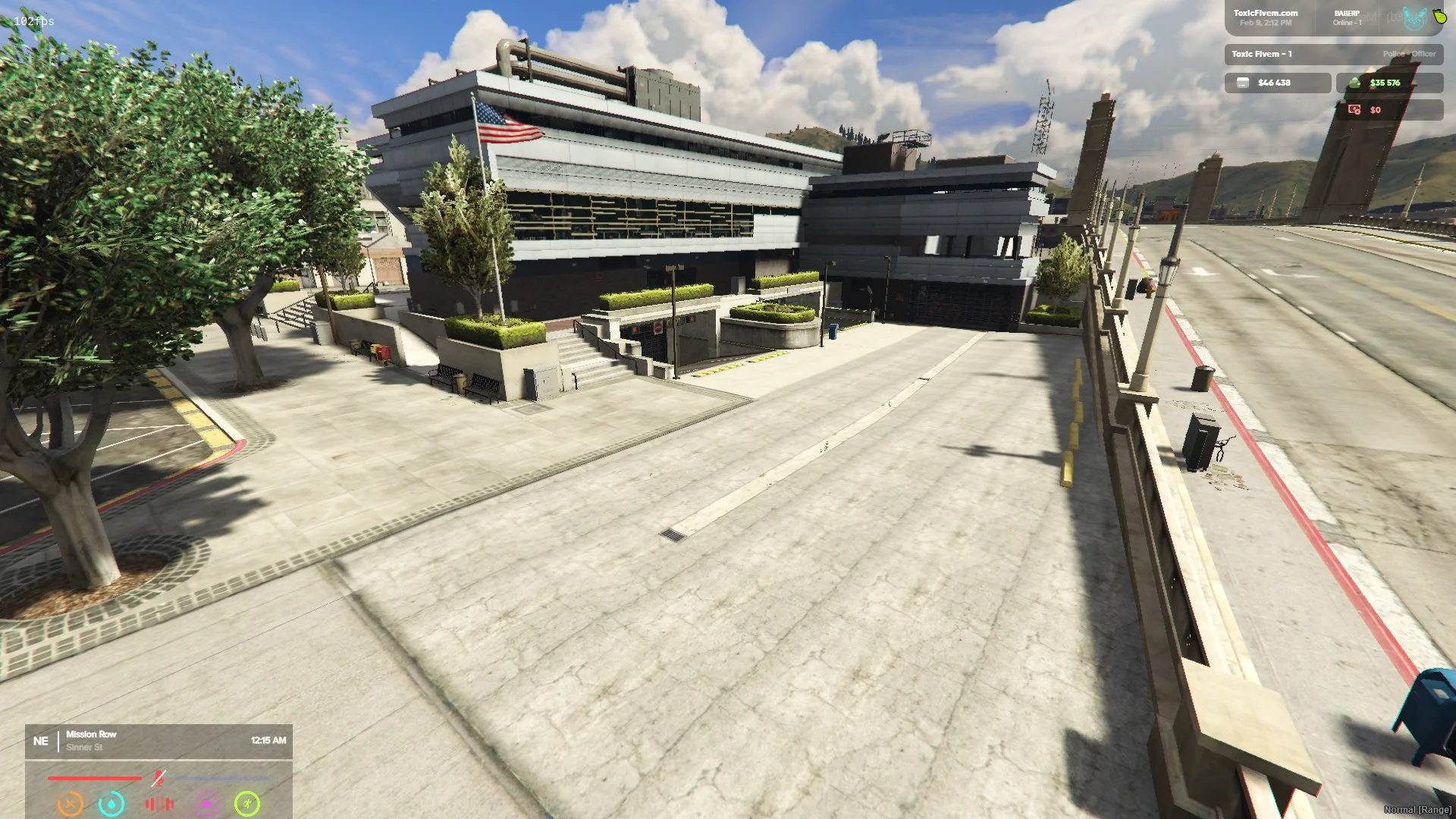This screenshot has width=1456, height=819.
Task: Click the muted microphone icon
Action: 158,778
